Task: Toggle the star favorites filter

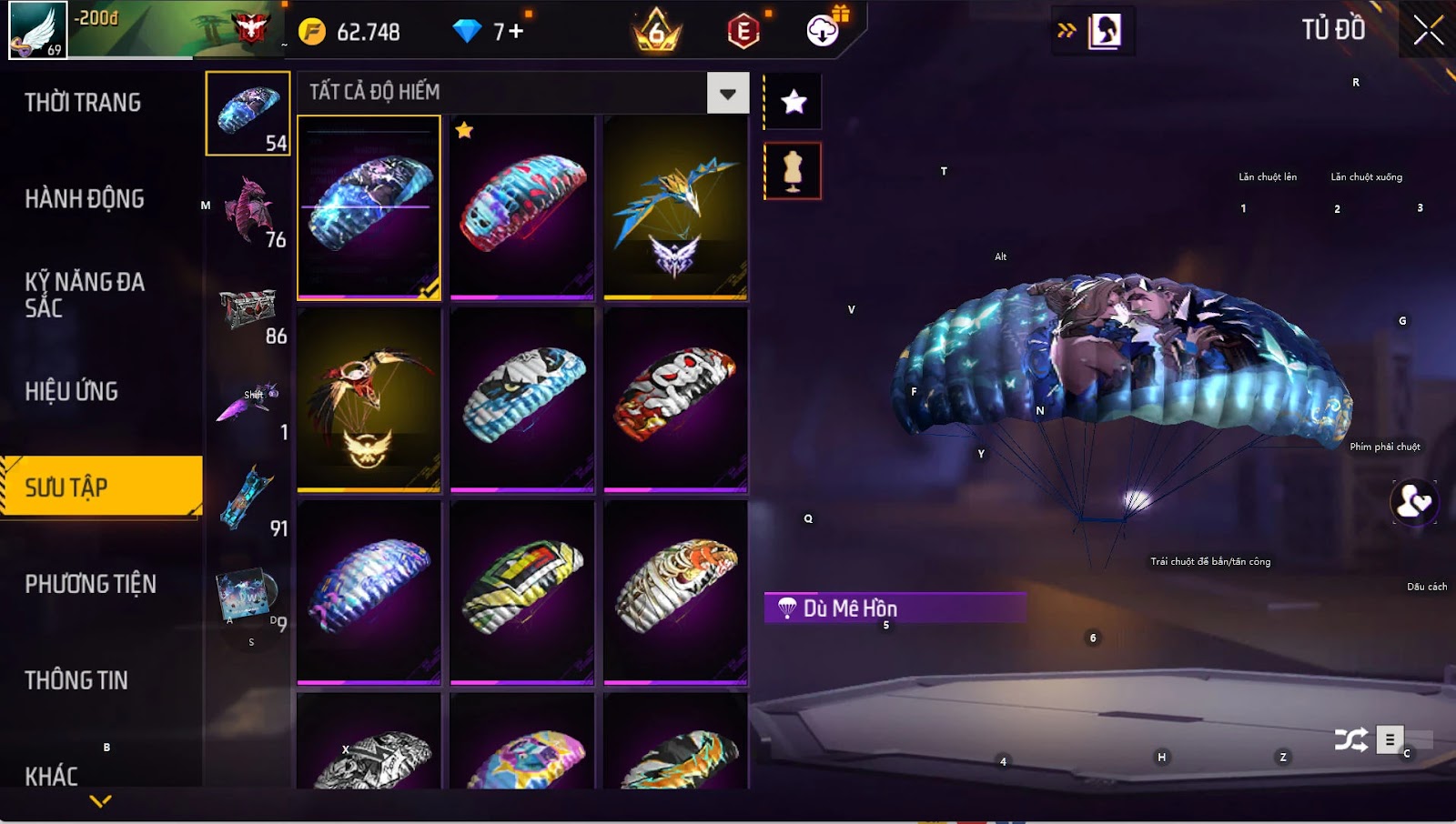Action: click(794, 102)
